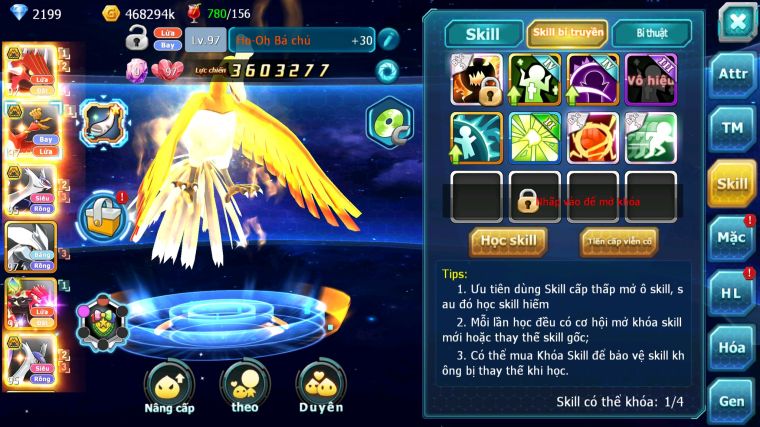Choose the Hóa side tab
Screen dimensions: 760x427
pos(732,347)
